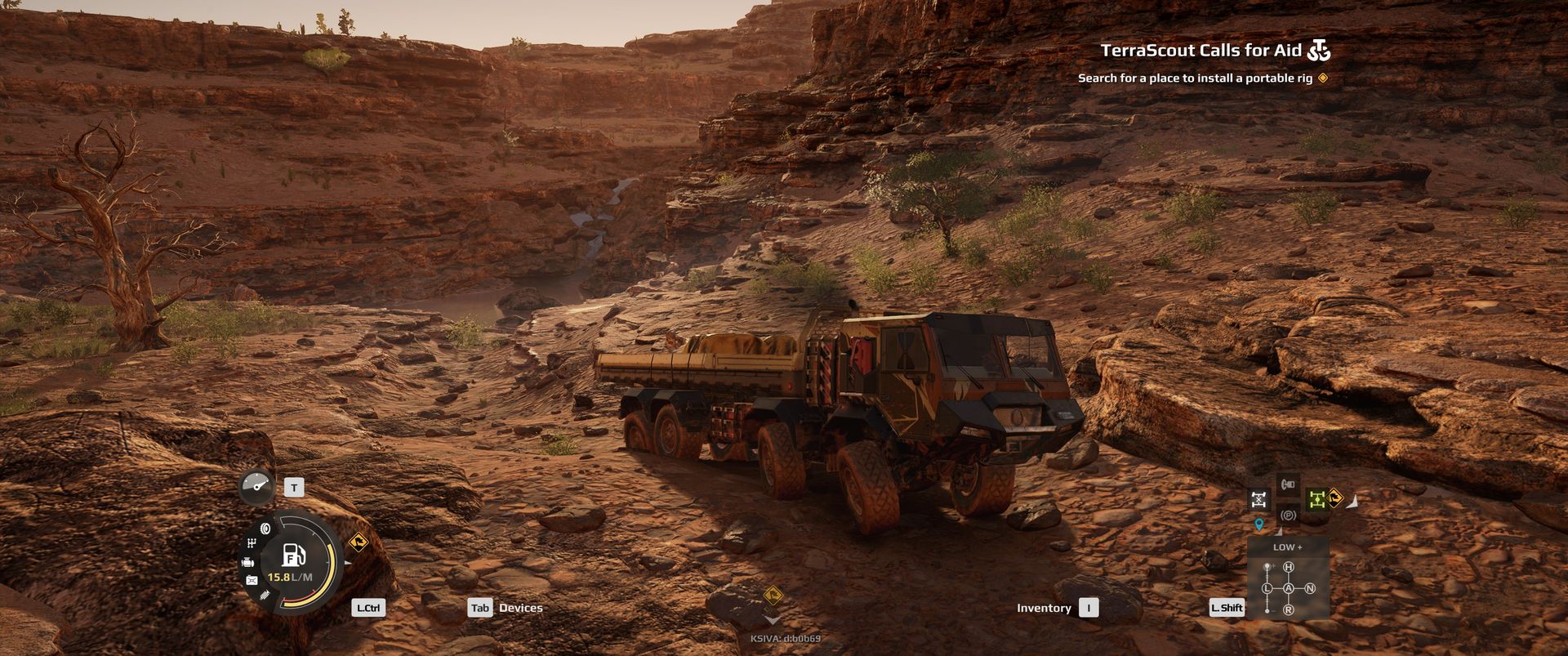Click the teal location pin marker
The image size is (1568, 656).
[x=1258, y=524]
